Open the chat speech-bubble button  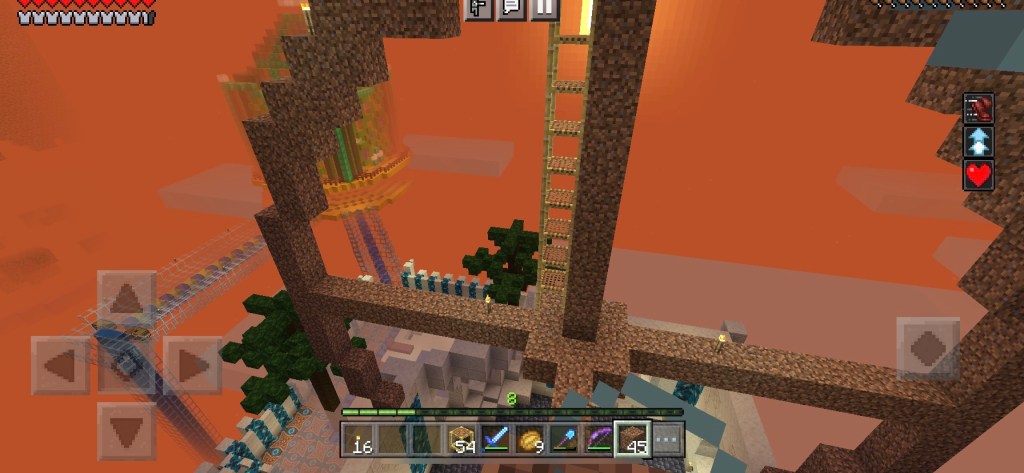[511, 8]
